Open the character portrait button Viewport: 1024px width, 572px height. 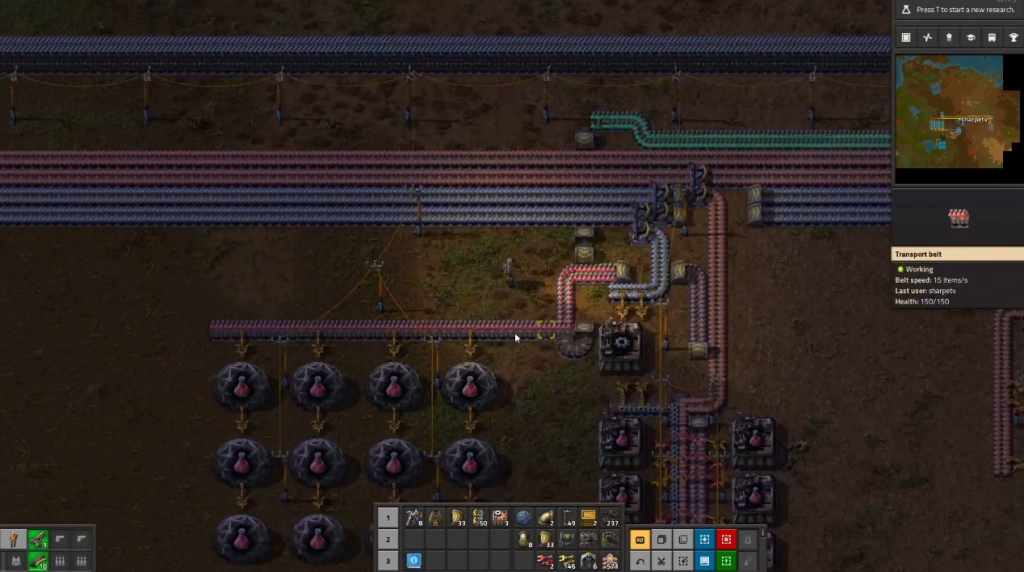(x=15, y=539)
